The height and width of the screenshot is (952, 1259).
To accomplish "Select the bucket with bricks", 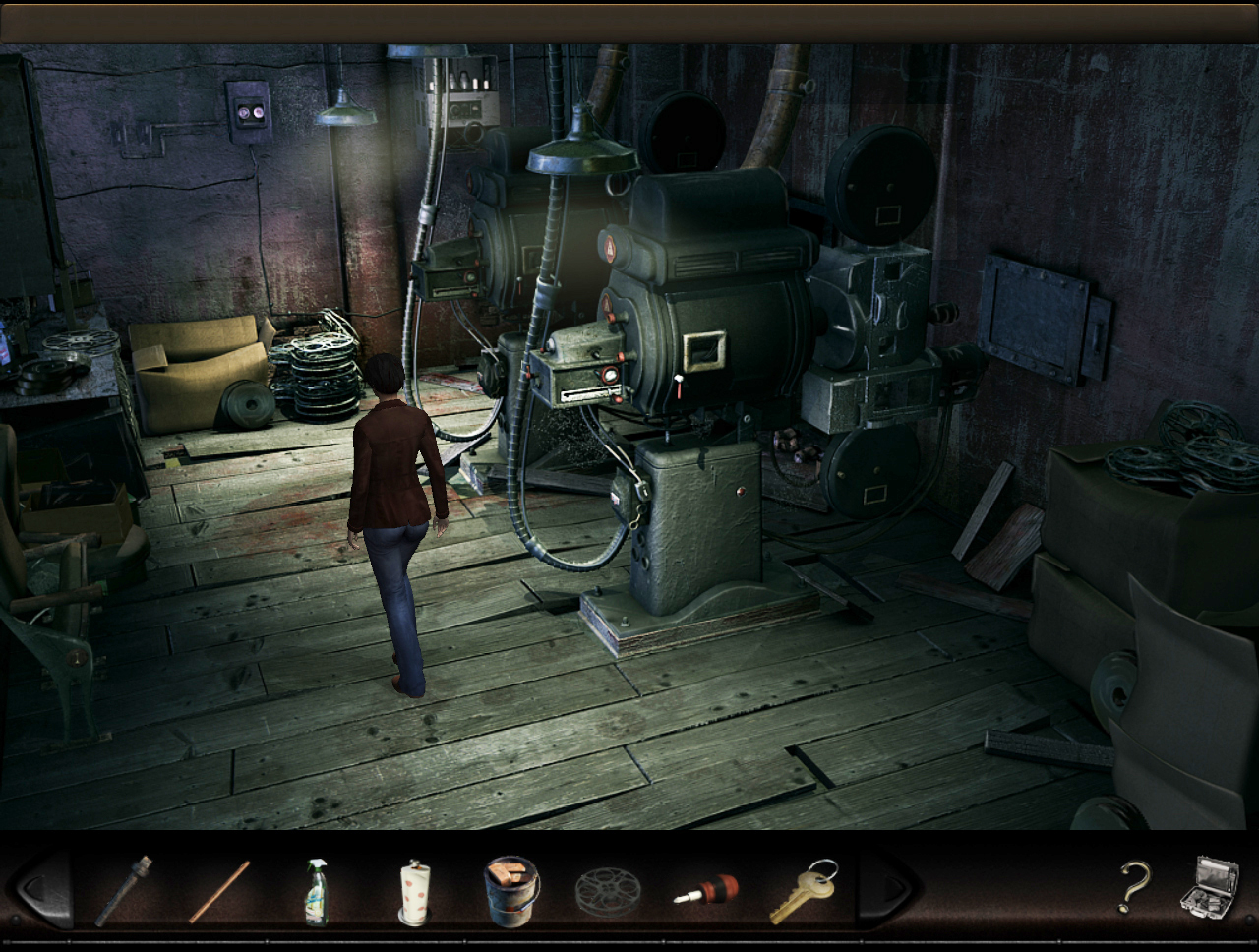I will tap(511, 890).
